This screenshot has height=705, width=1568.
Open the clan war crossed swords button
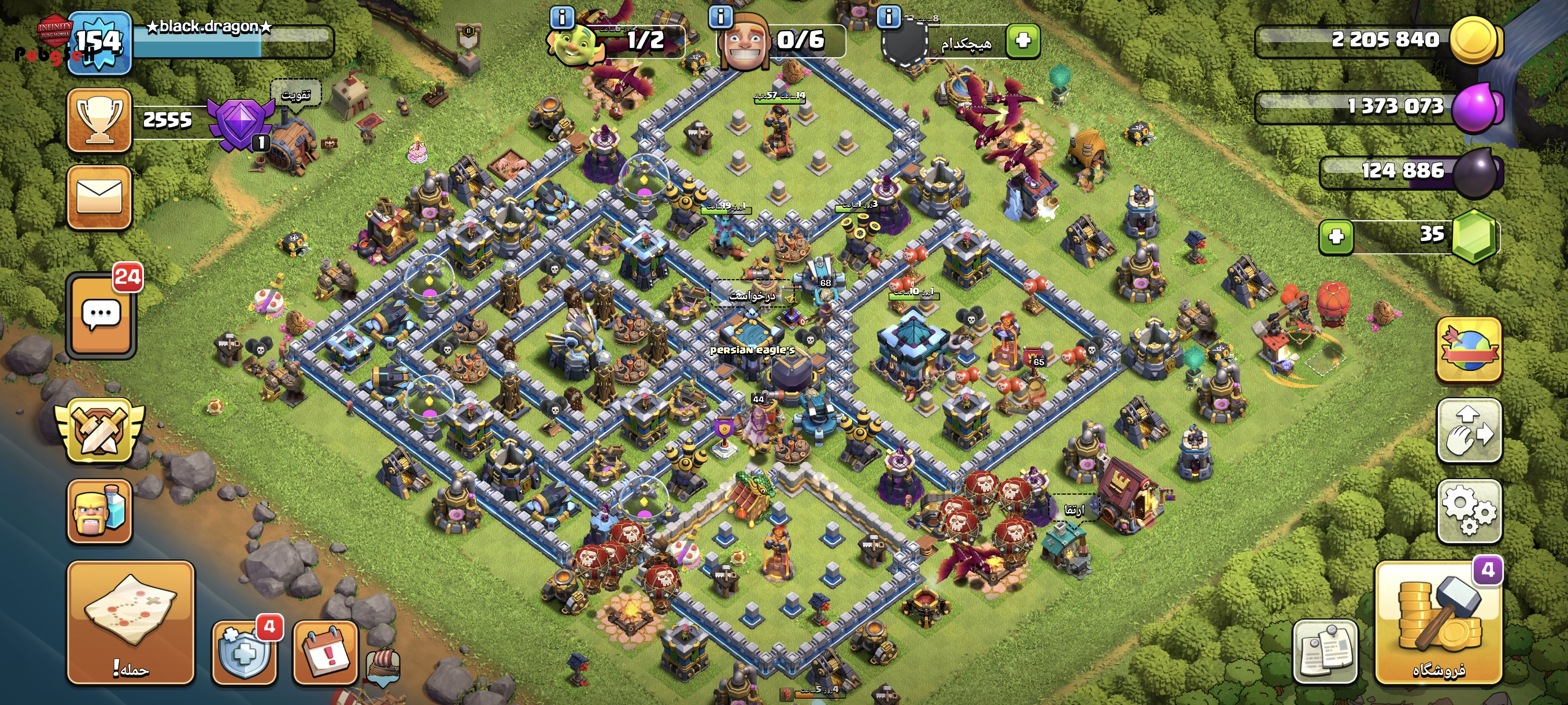click(99, 430)
